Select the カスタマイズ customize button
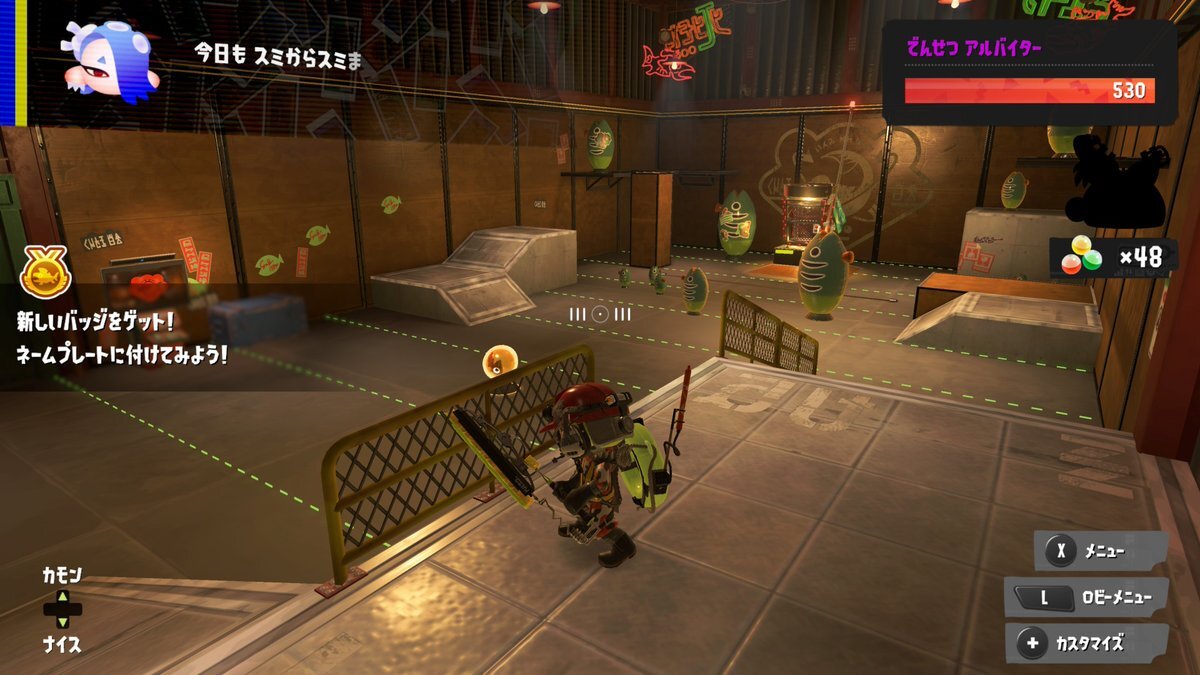The width and height of the screenshot is (1200, 675). [x=1087, y=644]
